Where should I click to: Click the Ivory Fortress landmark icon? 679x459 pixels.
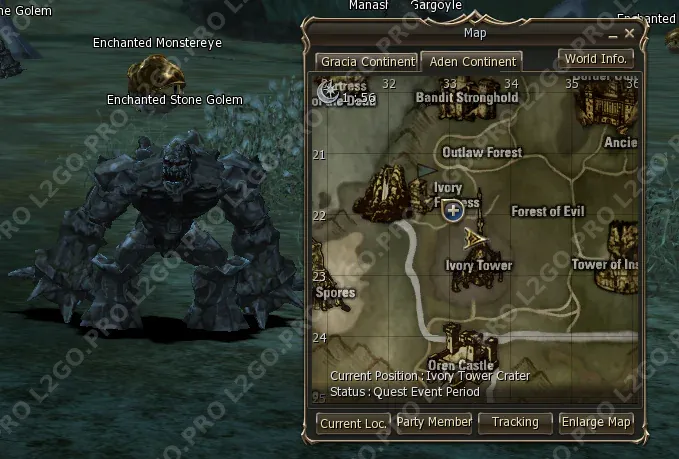point(382,195)
